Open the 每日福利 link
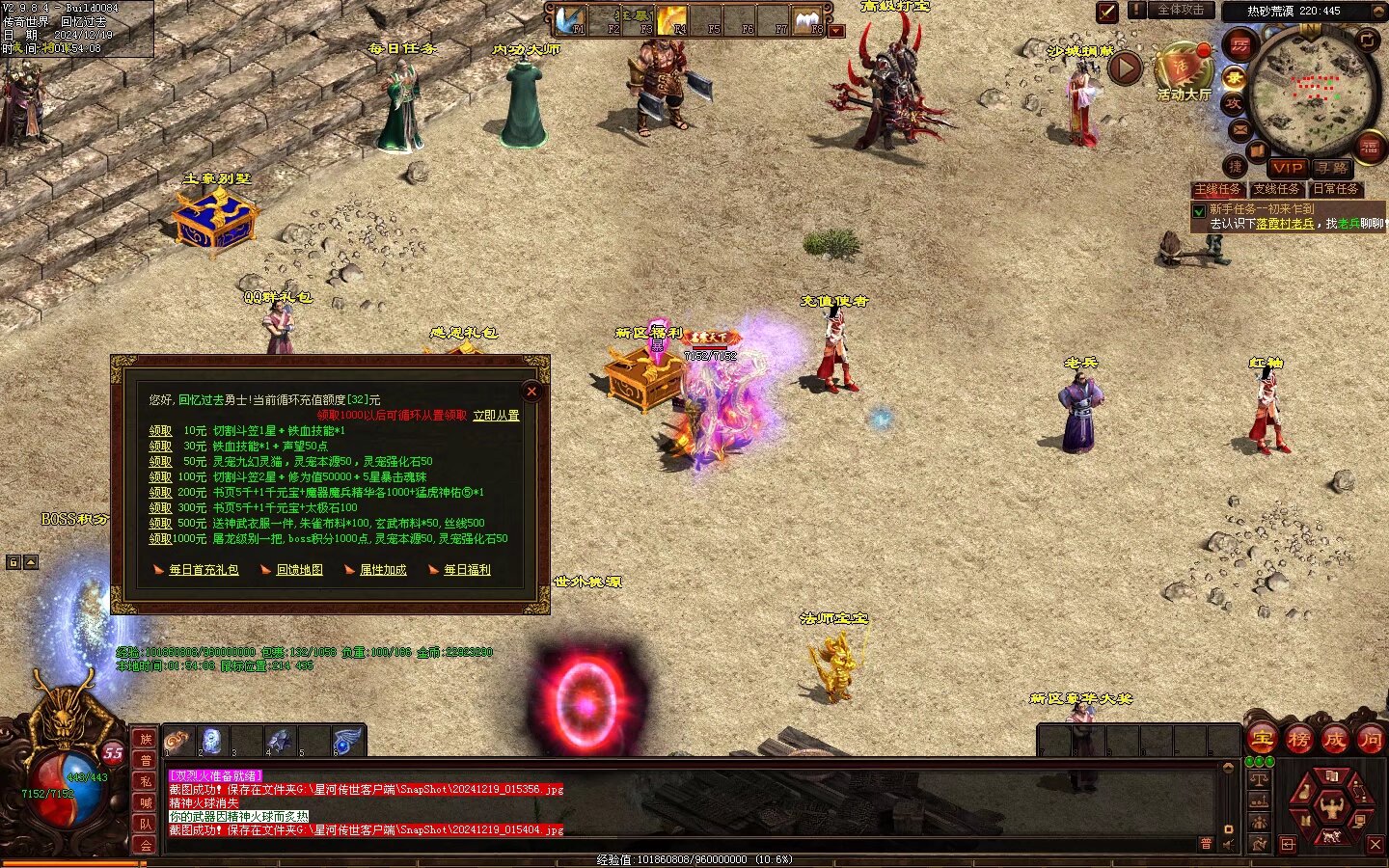The image size is (1389, 868). tap(467, 570)
